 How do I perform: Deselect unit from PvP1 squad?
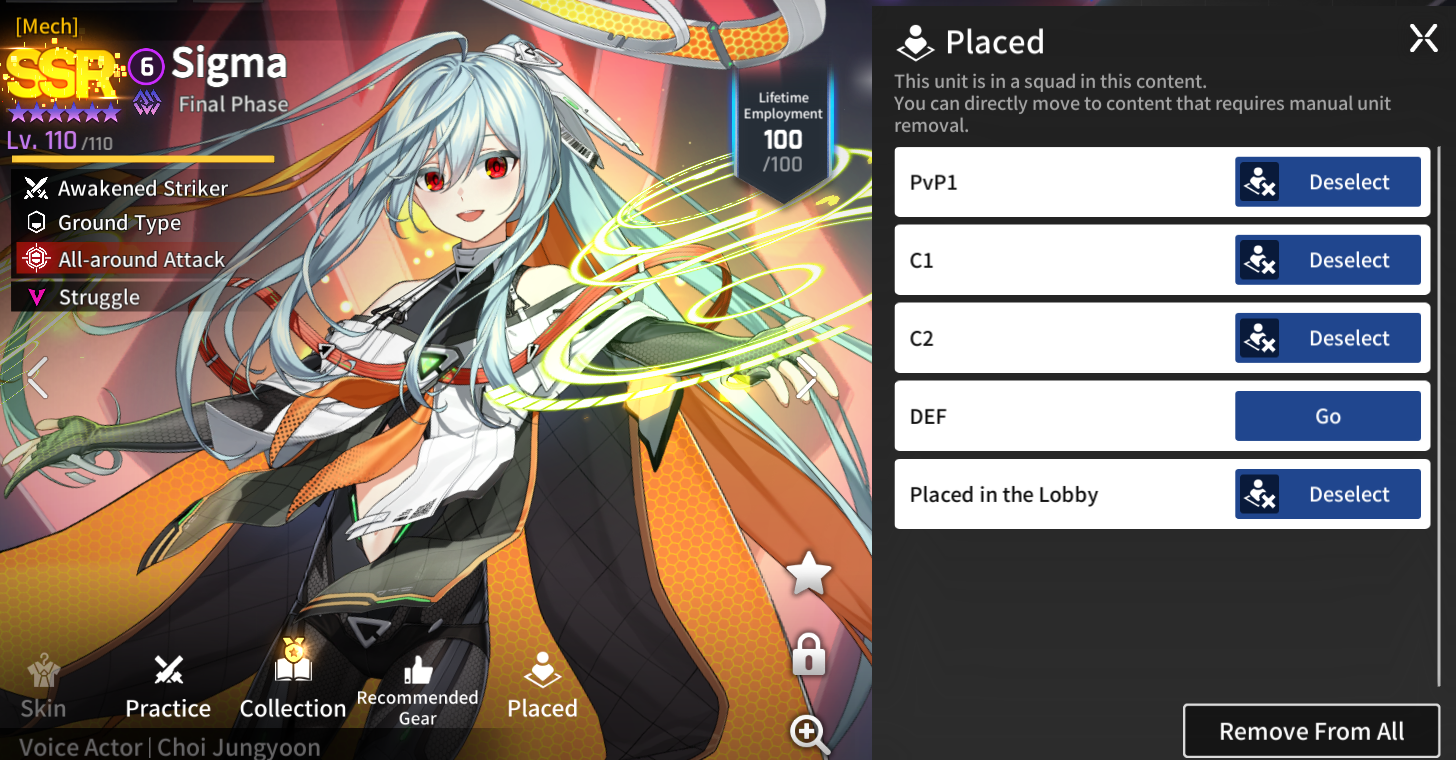[1327, 182]
